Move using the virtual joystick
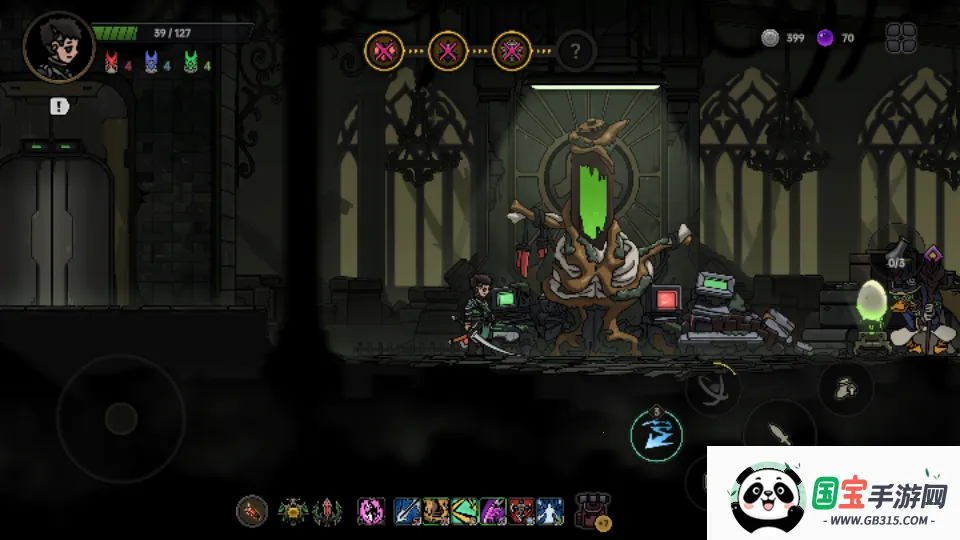The image size is (960, 540). click(121, 417)
